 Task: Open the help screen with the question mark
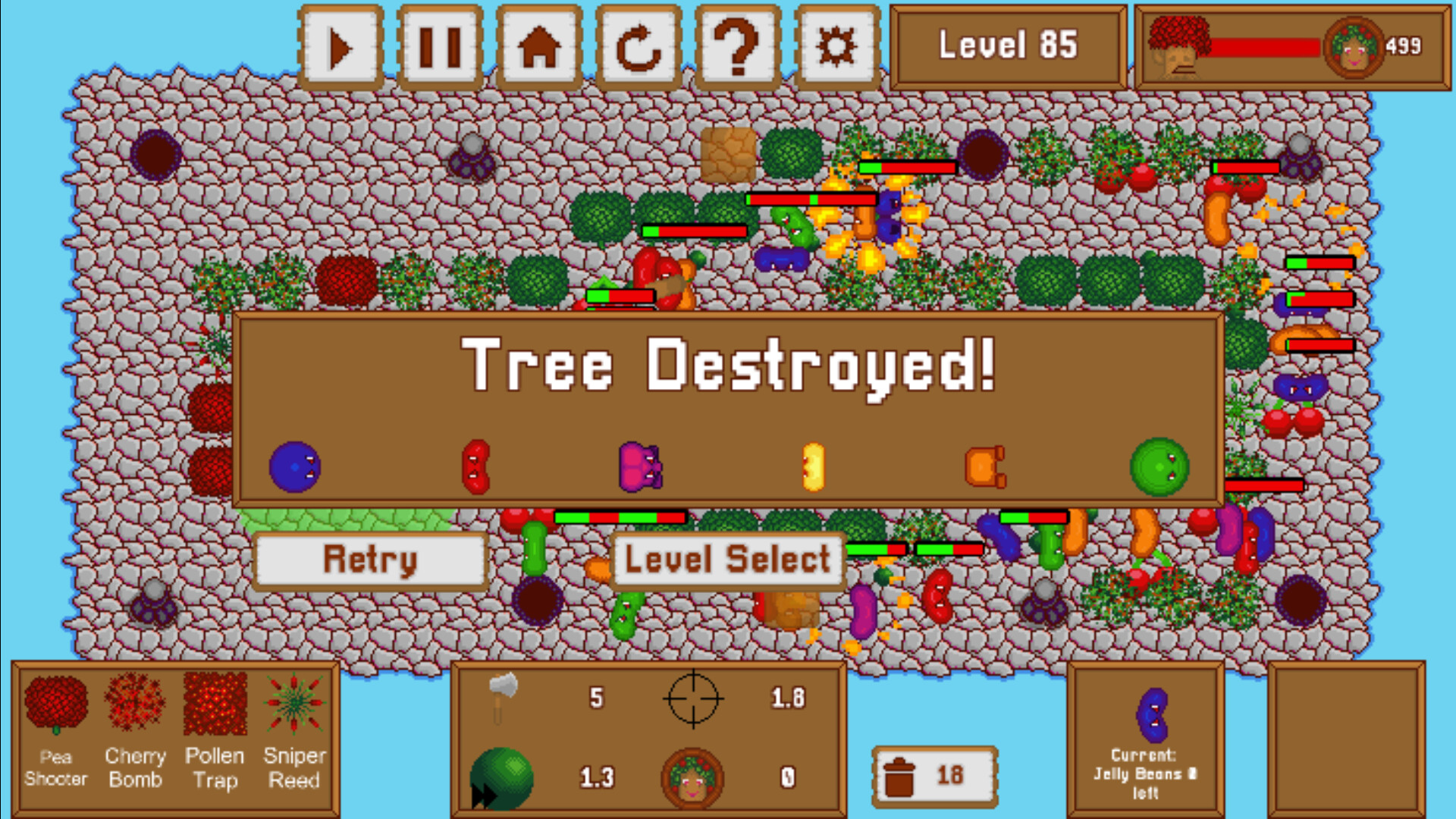coord(737,47)
